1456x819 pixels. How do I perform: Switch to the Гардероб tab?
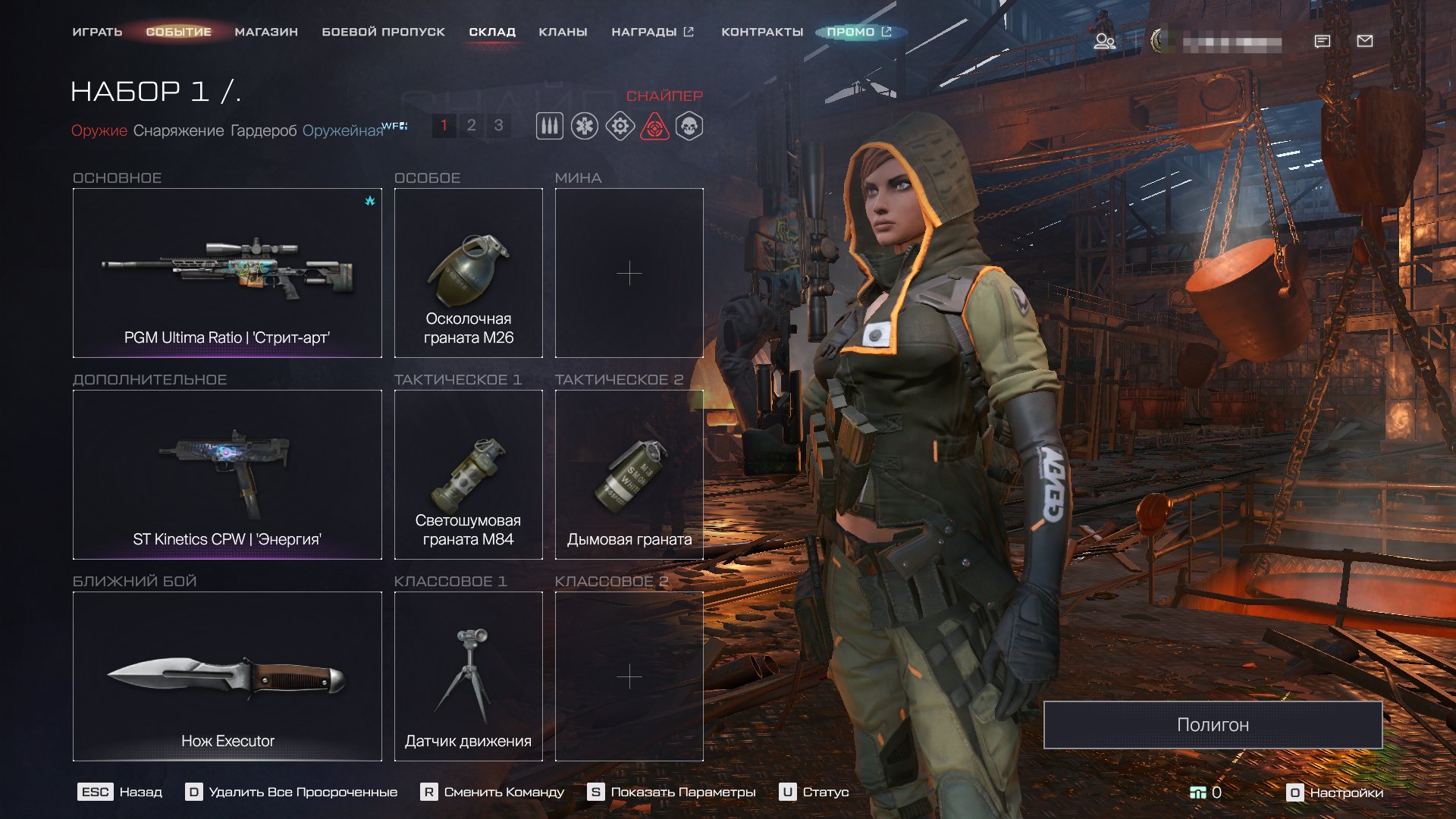tap(263, 130)
